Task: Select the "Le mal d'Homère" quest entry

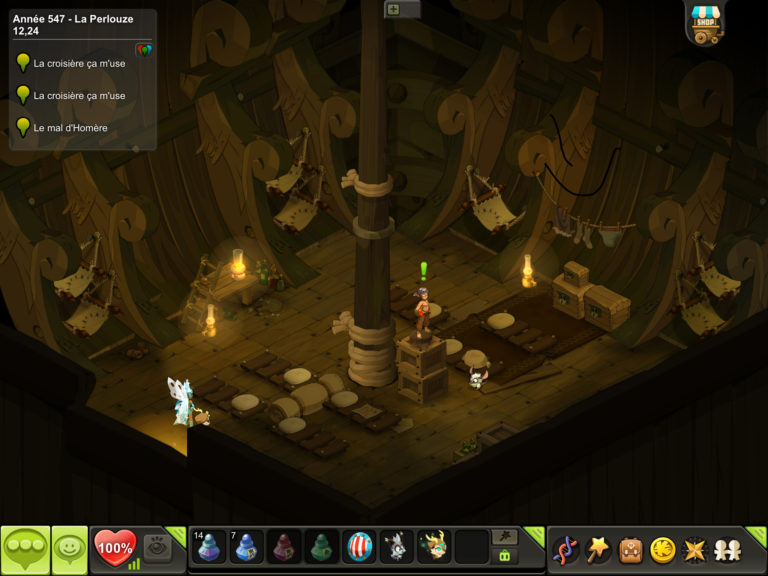Action: [70, 127]
